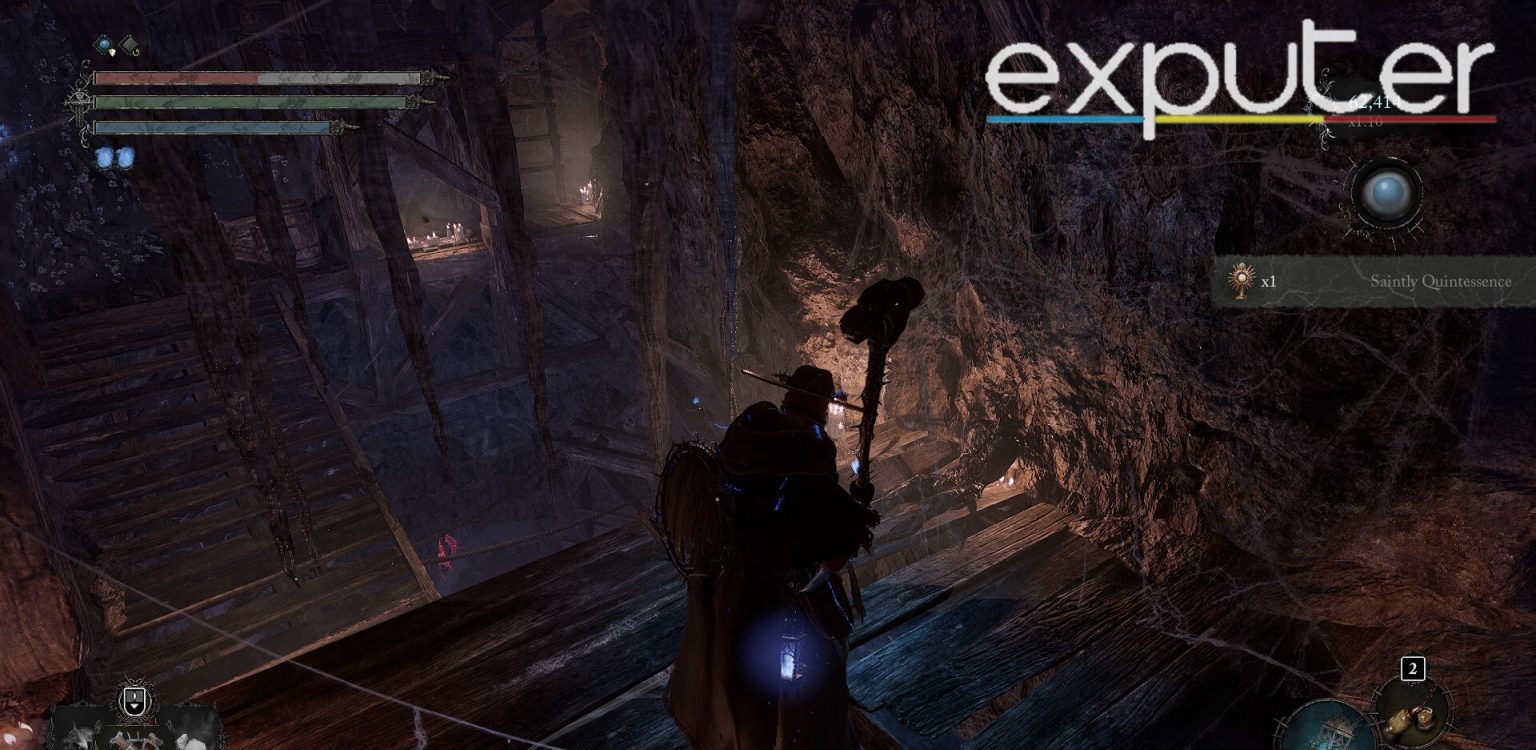The height and width of the screenshot is (750, 1536).
Task: Click the eXputer watermark logo
Action: point(1230,60)
